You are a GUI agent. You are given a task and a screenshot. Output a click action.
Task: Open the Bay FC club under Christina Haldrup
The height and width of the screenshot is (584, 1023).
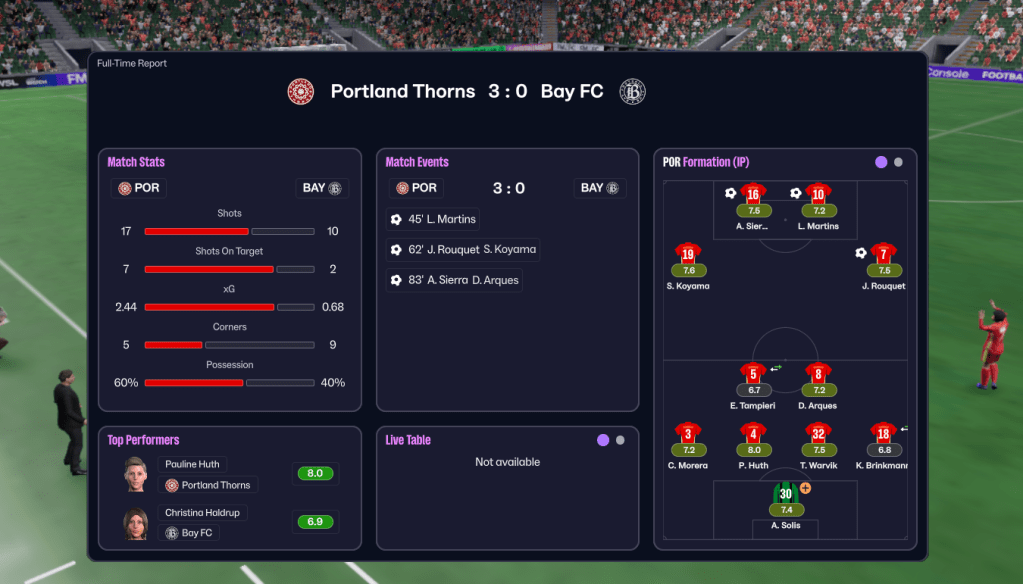(189, 533)
